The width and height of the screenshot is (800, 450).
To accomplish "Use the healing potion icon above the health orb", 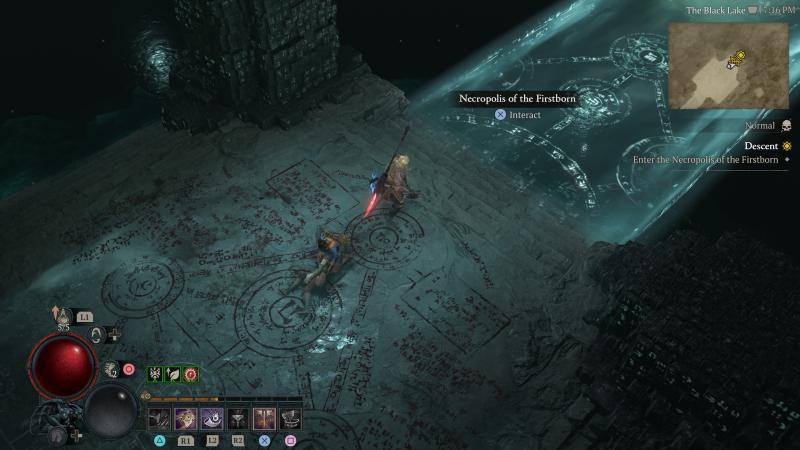I will [65, 316].
